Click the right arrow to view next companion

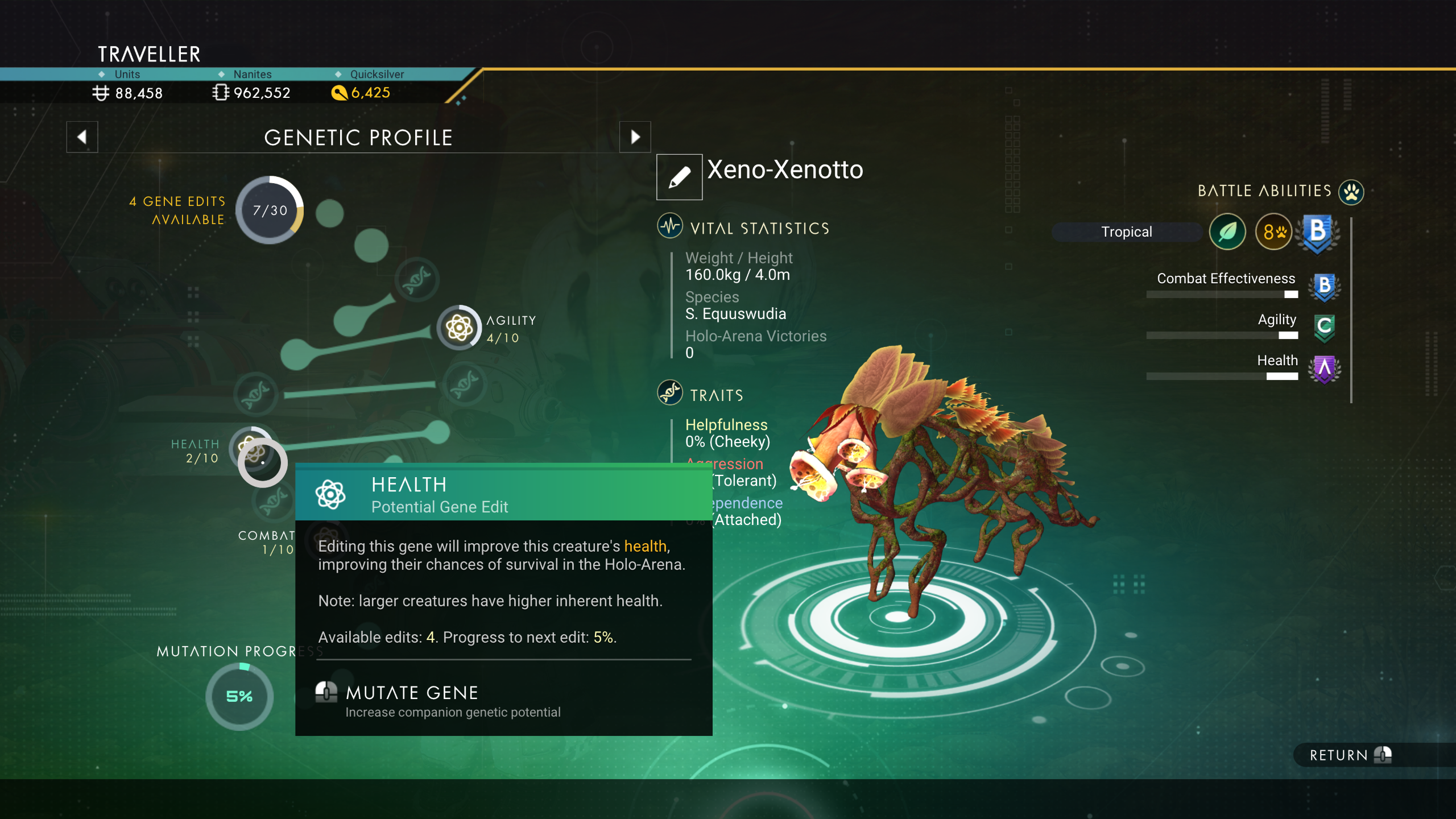(635, 137)
